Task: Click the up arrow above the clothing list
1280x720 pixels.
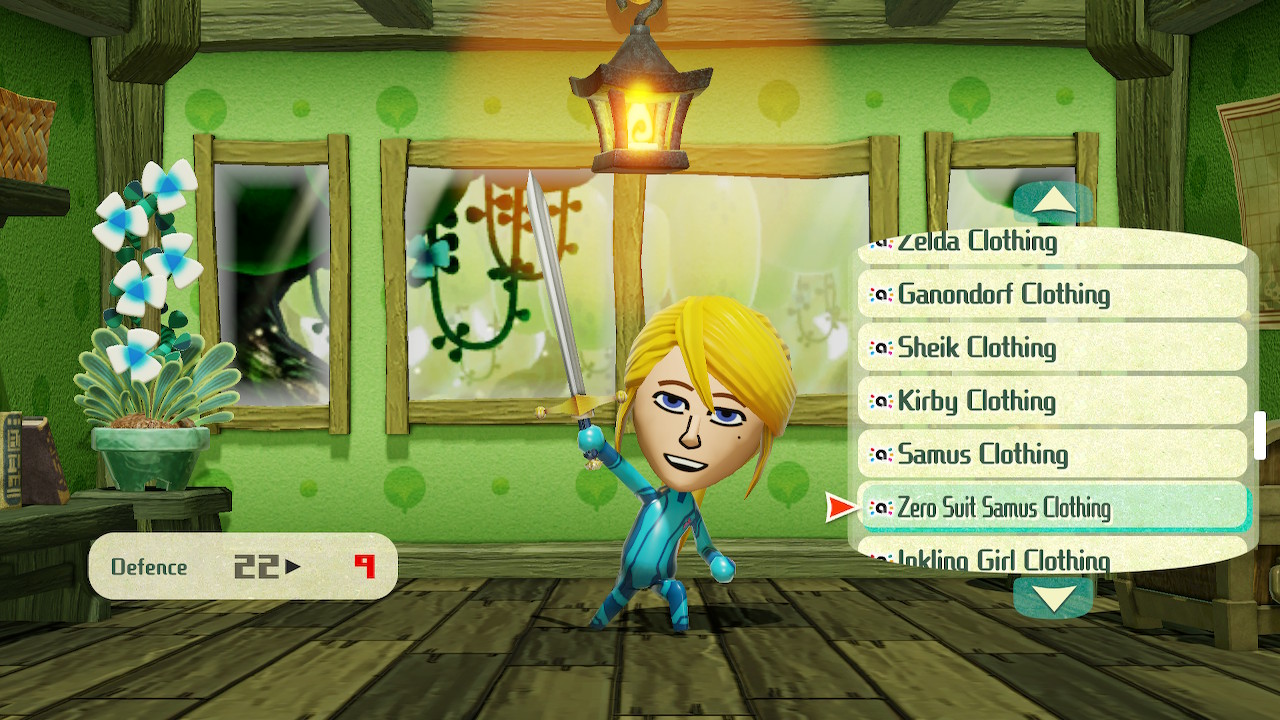Action: 1052,203
